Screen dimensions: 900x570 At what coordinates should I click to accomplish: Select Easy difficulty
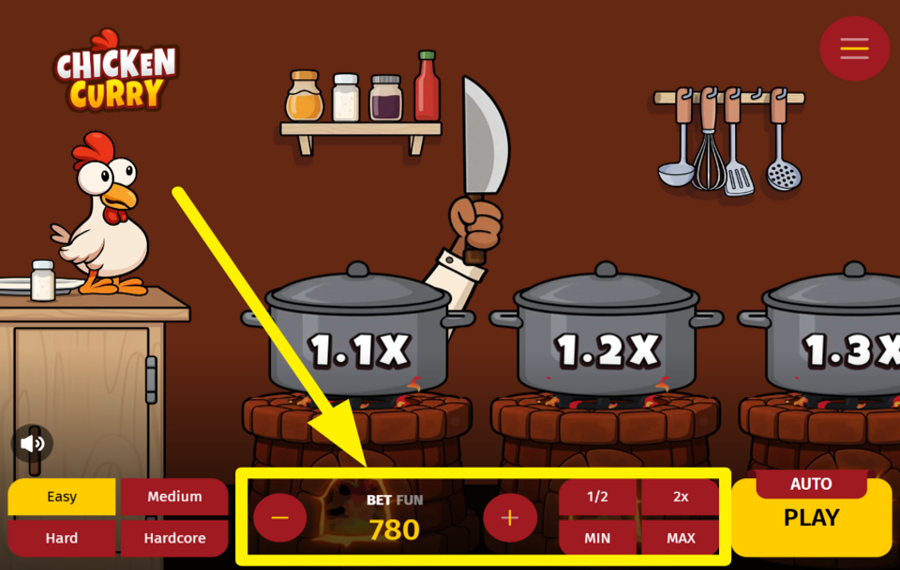pos(61,497)
